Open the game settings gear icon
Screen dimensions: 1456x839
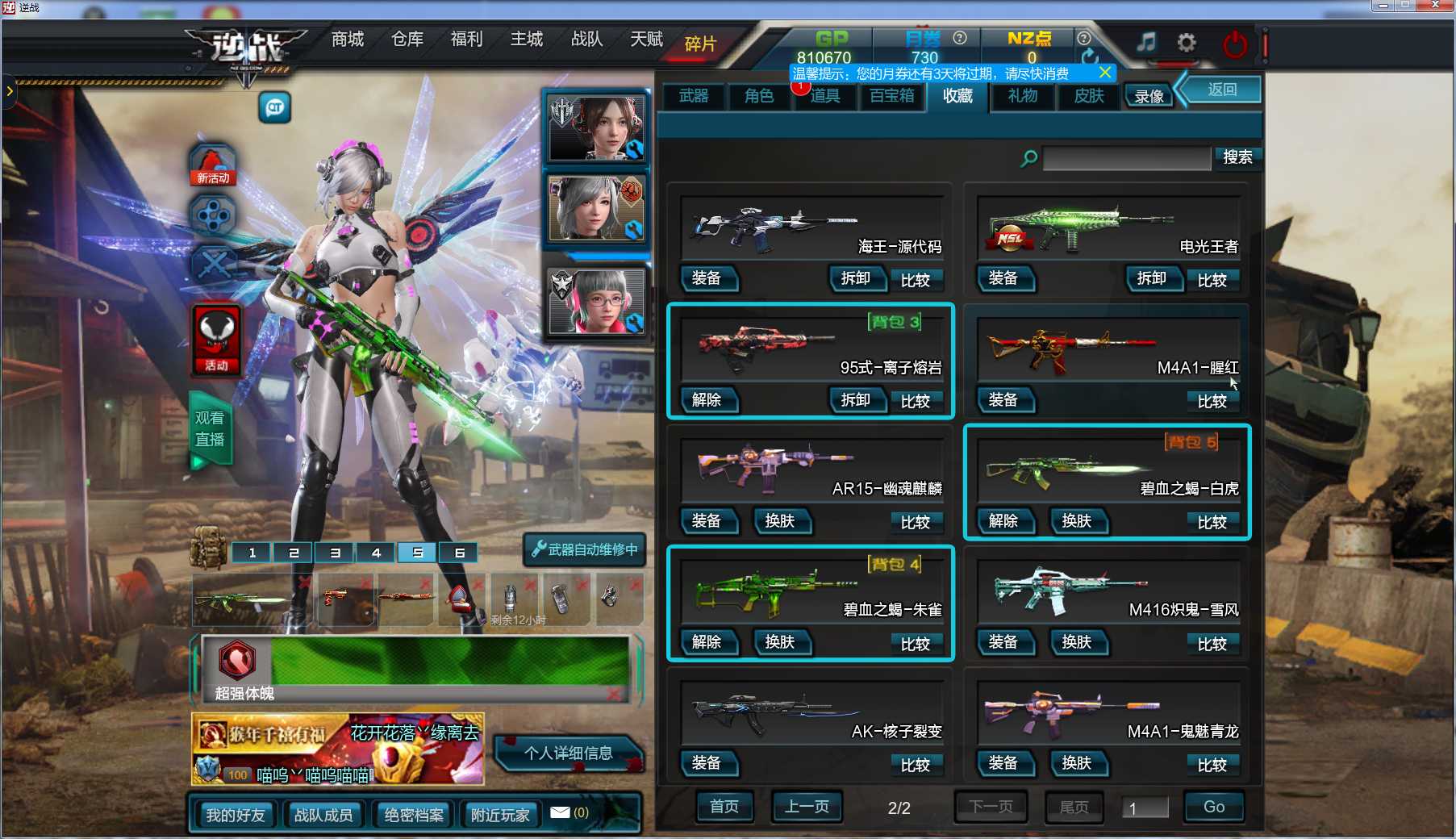1185,44
